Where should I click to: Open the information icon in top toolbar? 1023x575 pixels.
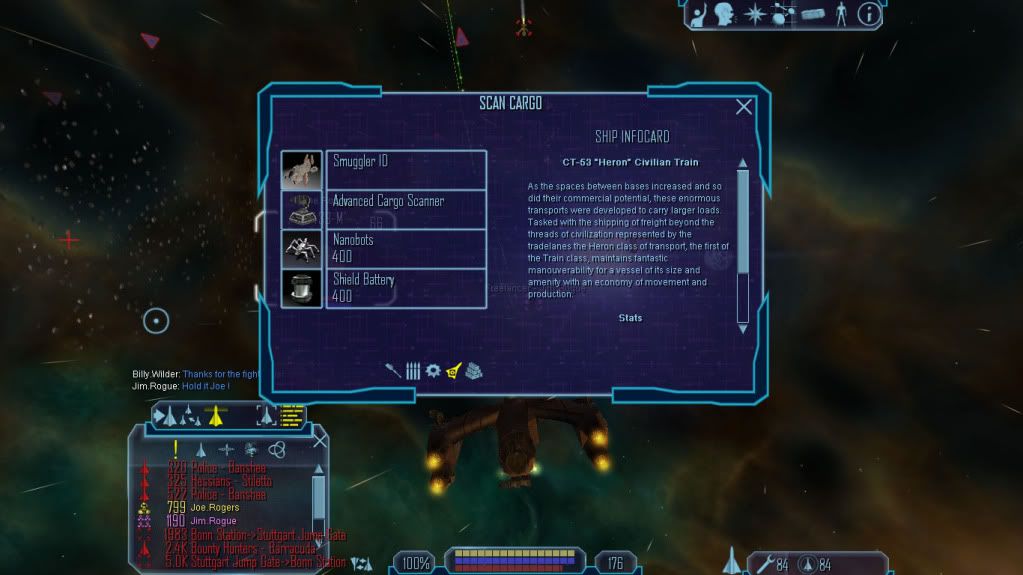pos(869,14)
